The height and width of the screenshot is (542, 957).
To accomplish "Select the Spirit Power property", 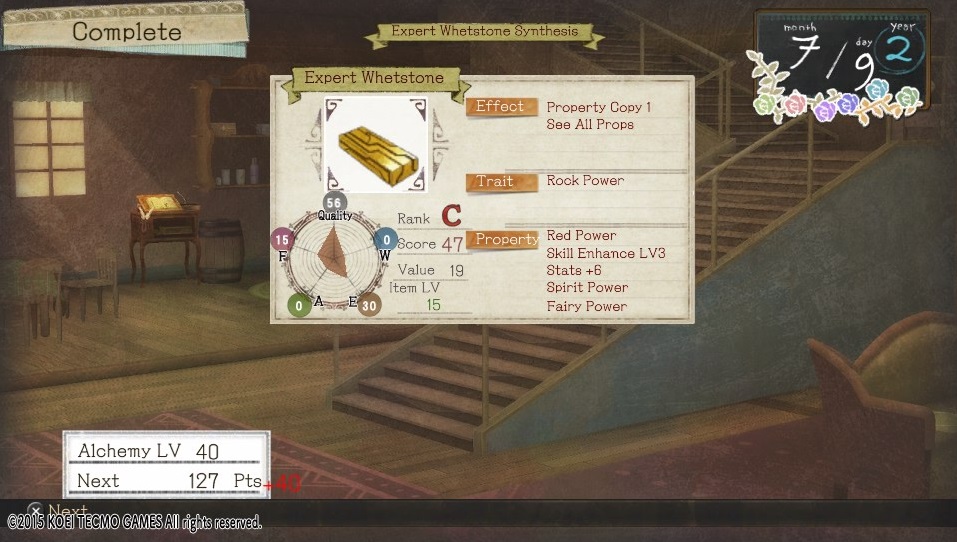I will click(587, 288).
